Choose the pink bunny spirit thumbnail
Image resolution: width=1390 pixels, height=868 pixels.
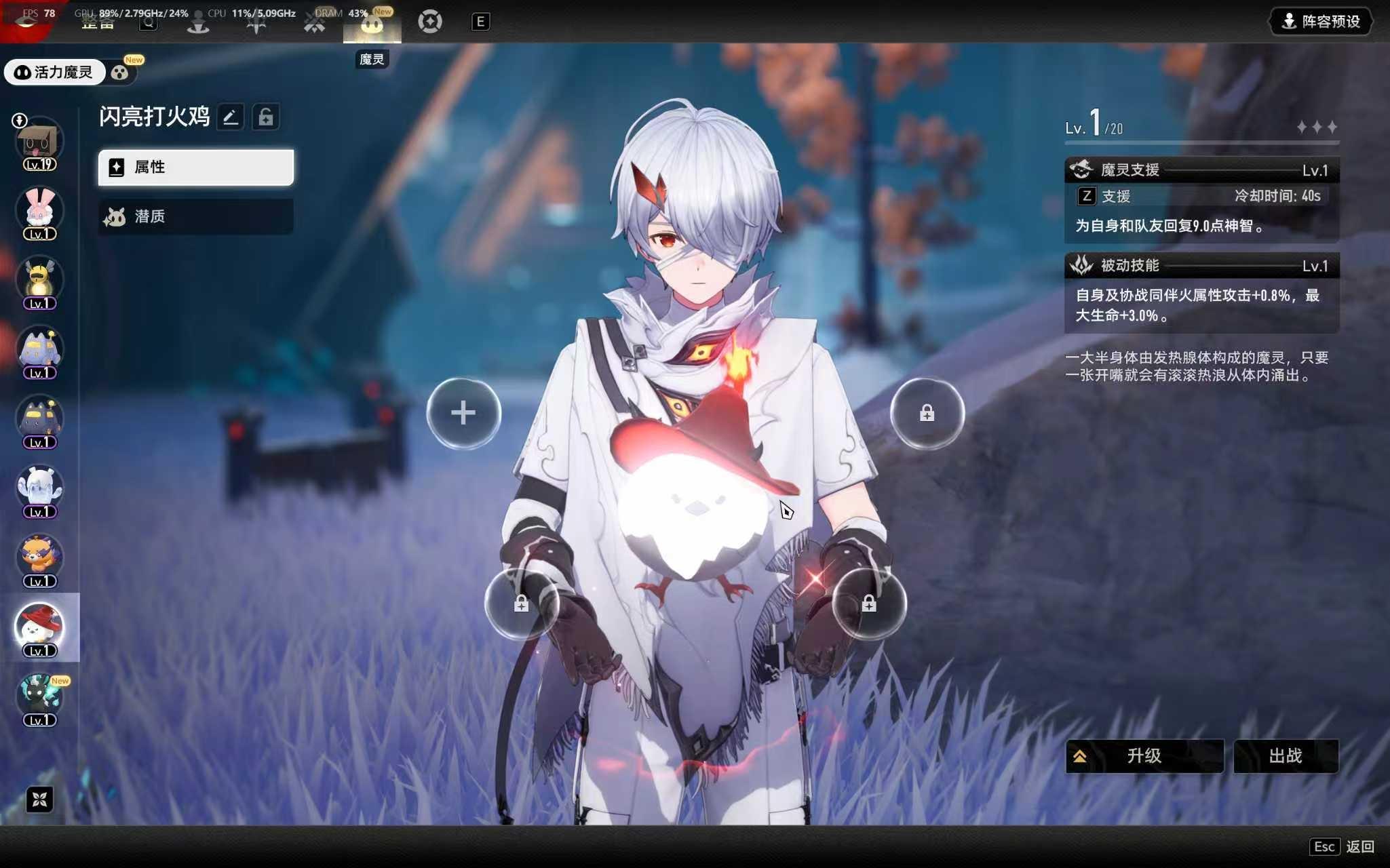(39, 210)
